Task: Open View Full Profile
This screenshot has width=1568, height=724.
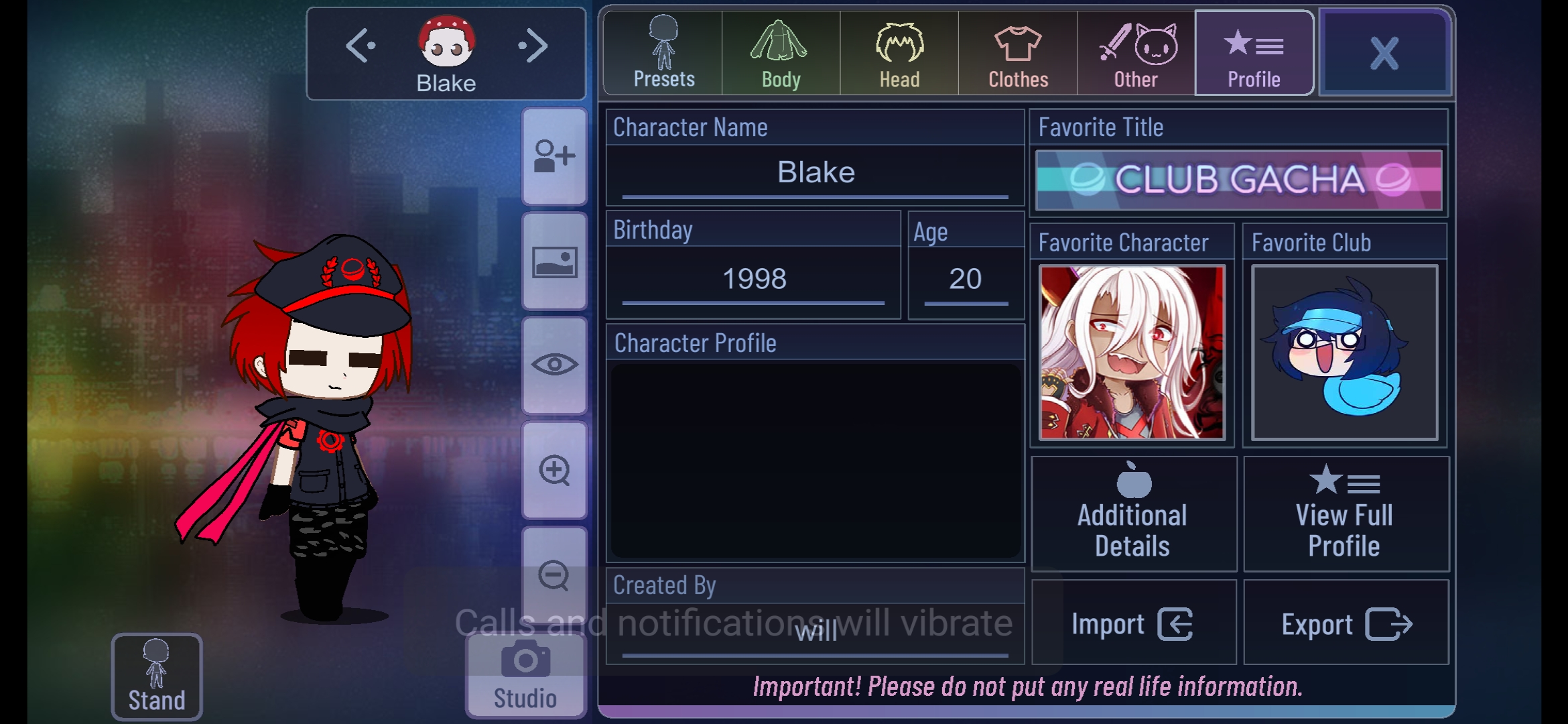Action: (1344, 513)
